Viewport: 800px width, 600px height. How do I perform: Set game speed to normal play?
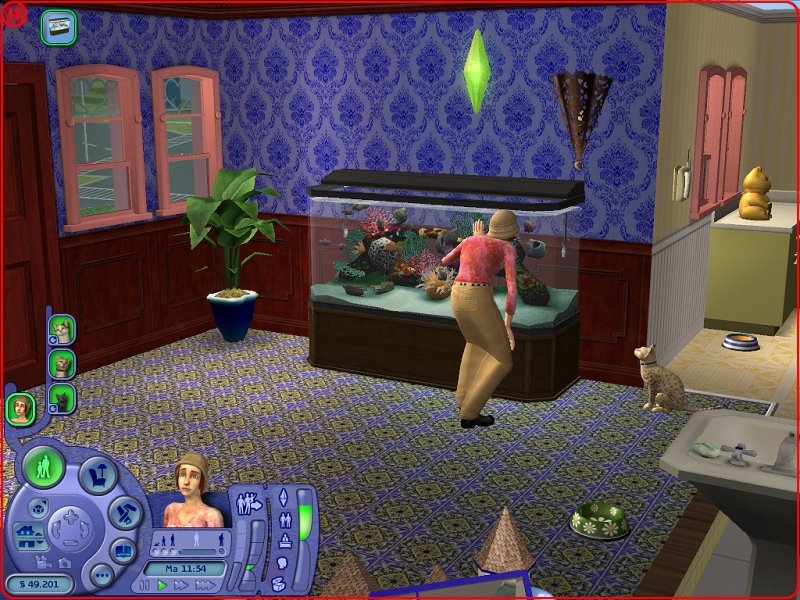(162, 585)
